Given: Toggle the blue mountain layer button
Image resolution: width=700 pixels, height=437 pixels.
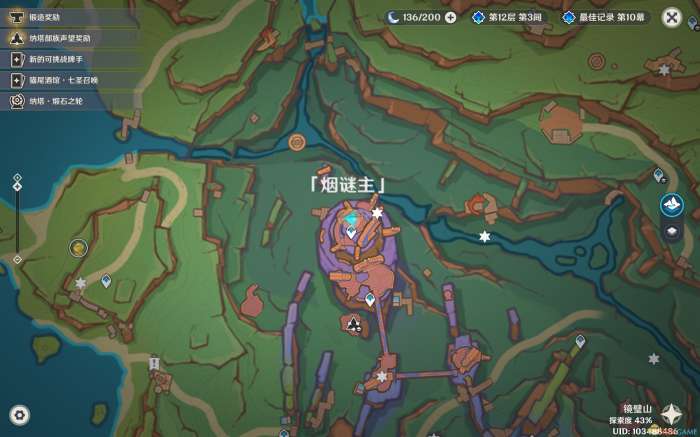Looking at the screenshot, I should tap(672, 205).
